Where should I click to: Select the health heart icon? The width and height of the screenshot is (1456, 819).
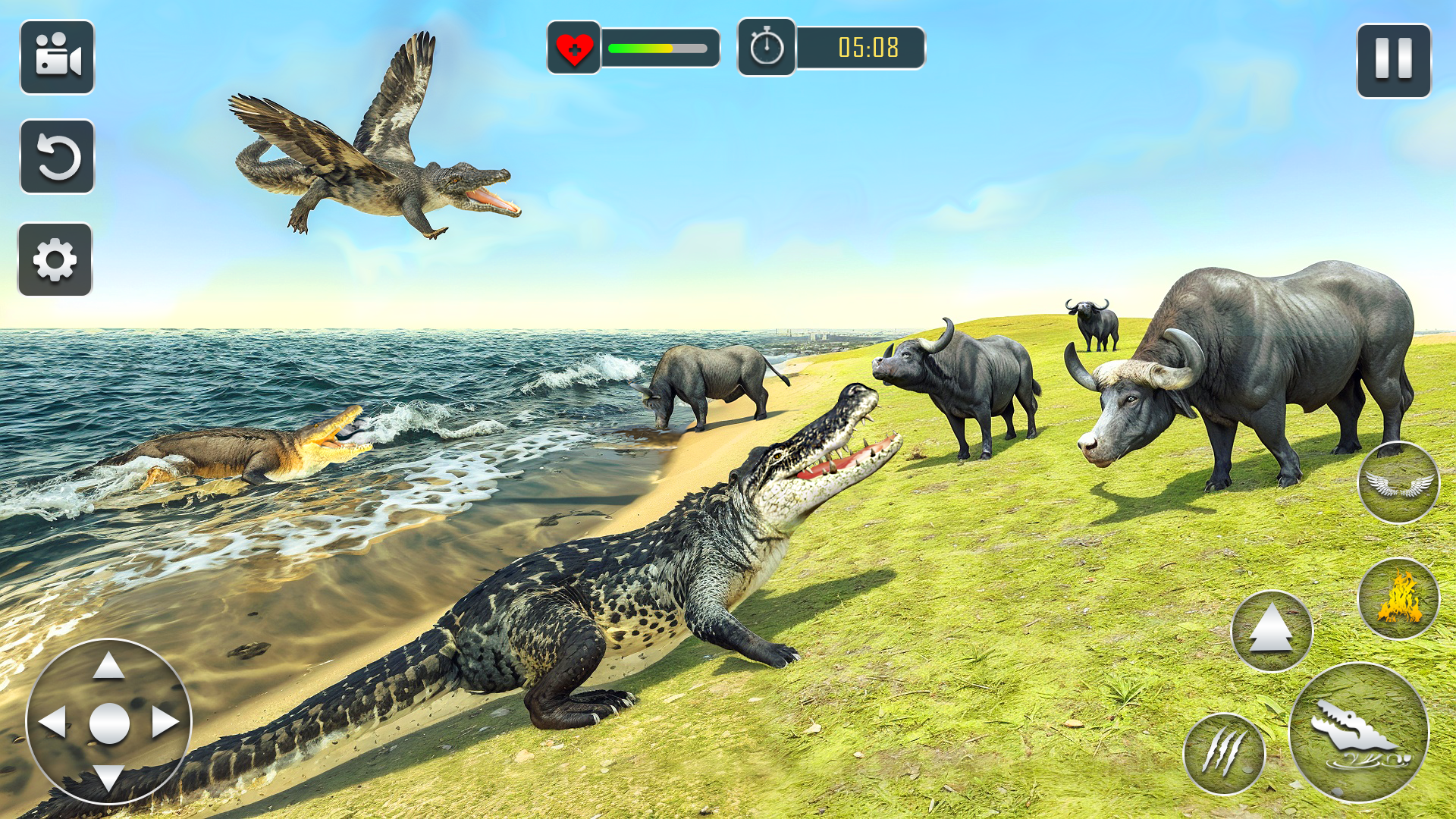[574, 47]
